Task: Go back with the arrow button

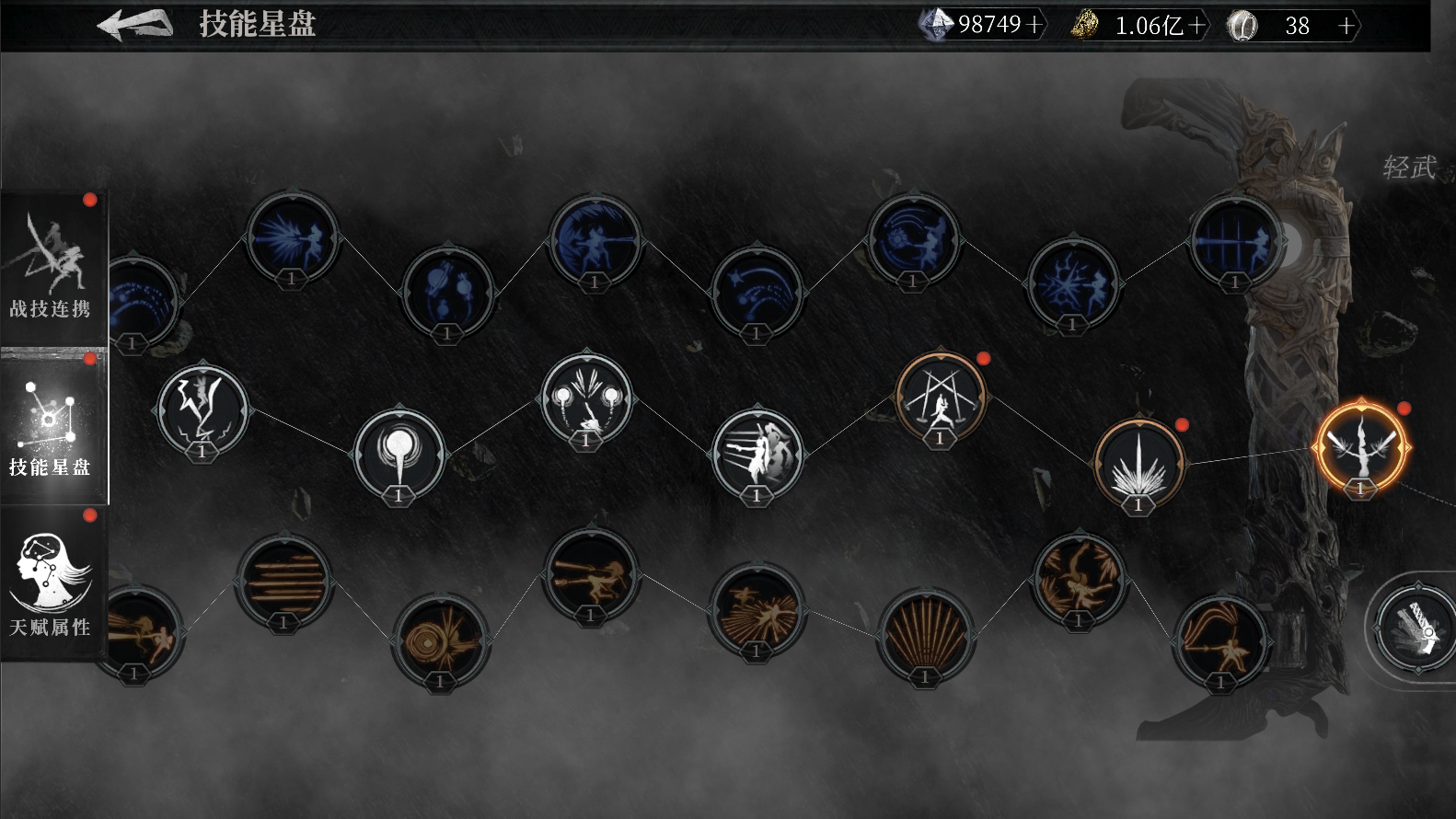Action: pyautogui.click(x=134, y=25)
